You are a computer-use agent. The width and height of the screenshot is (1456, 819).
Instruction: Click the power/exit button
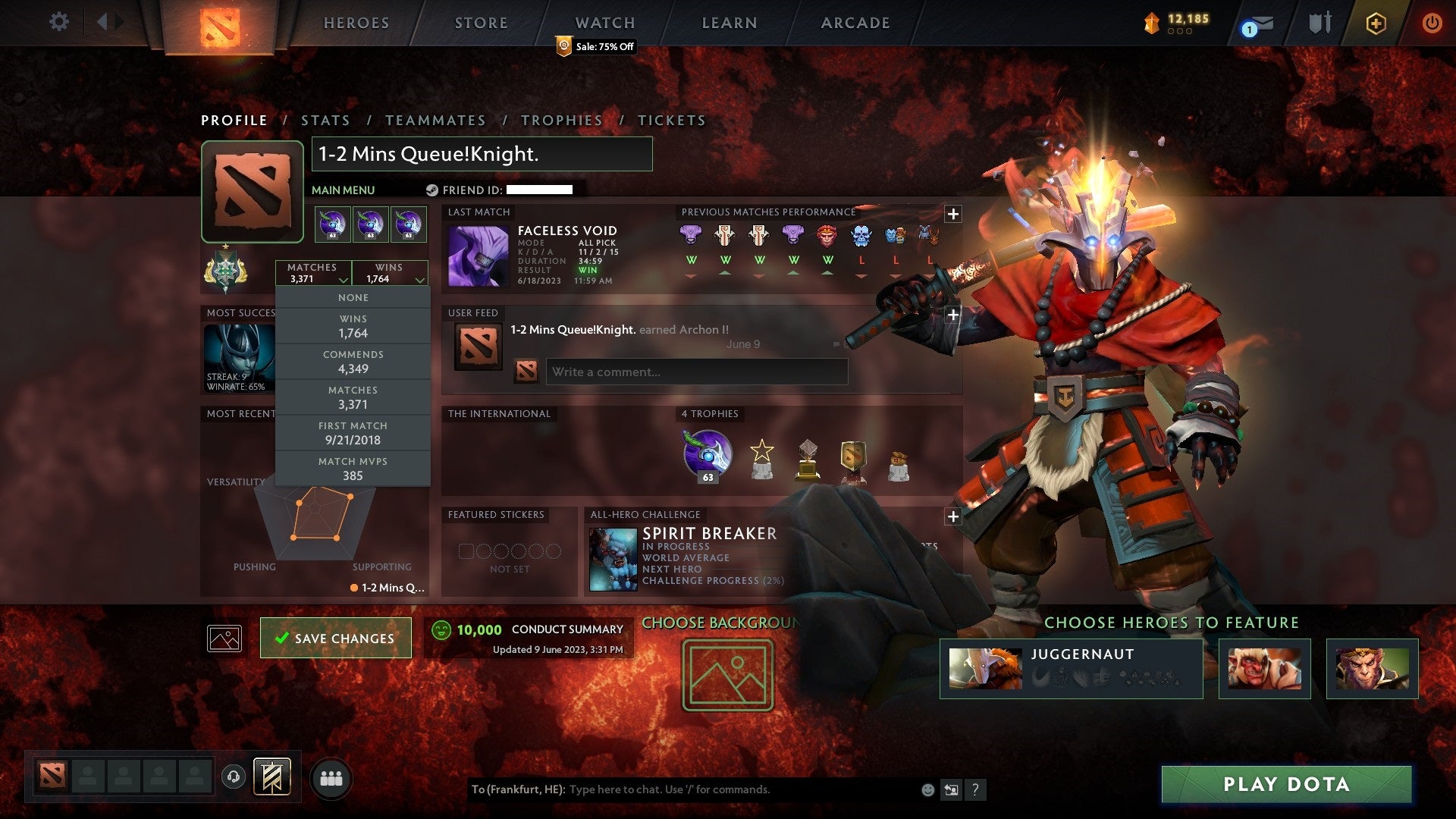coord(1434,23)
